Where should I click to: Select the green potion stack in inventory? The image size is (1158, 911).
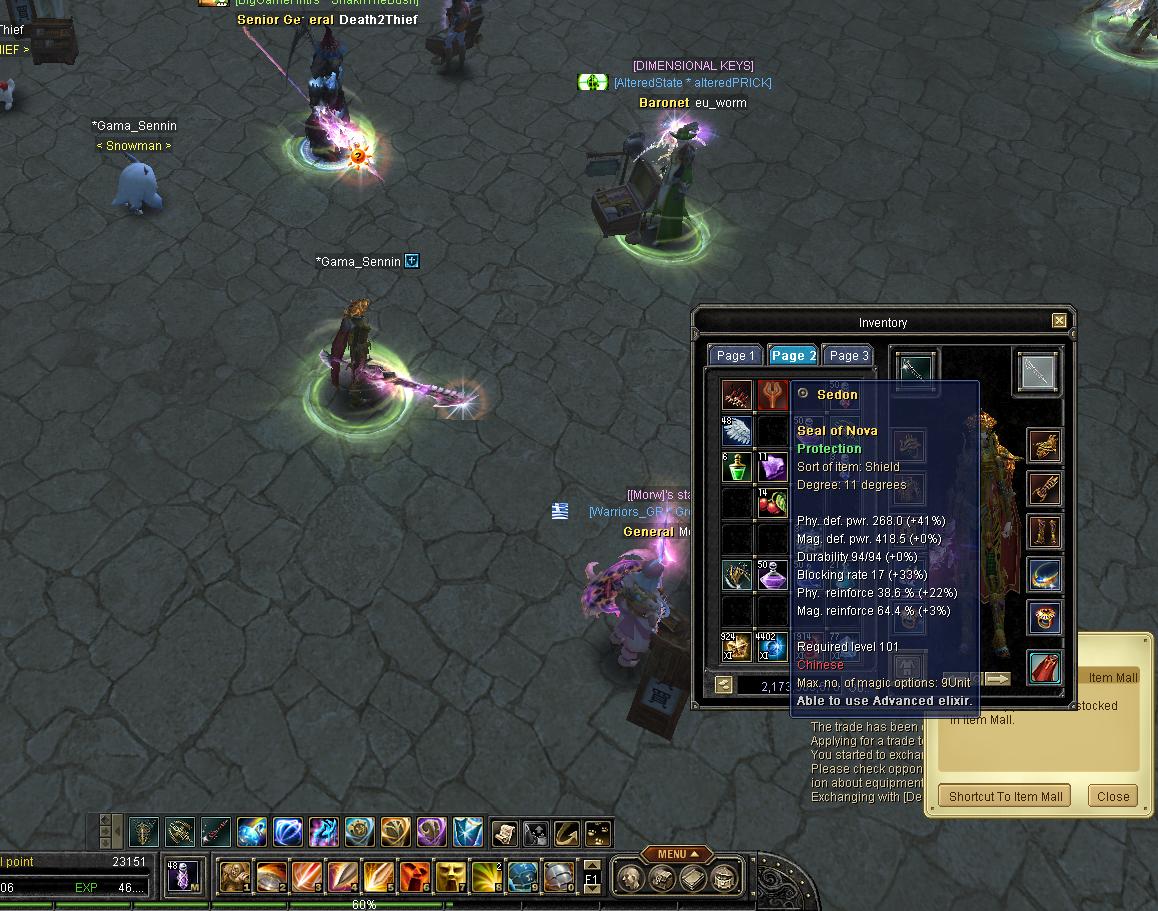pyautogui.click(x=736, y=468)
